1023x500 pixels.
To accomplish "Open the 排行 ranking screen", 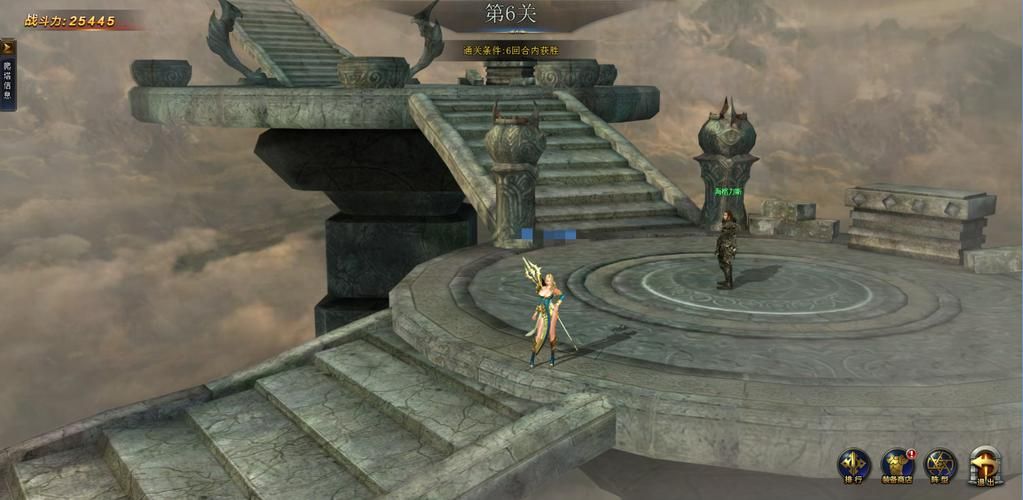I will click(x=852, y=465).
